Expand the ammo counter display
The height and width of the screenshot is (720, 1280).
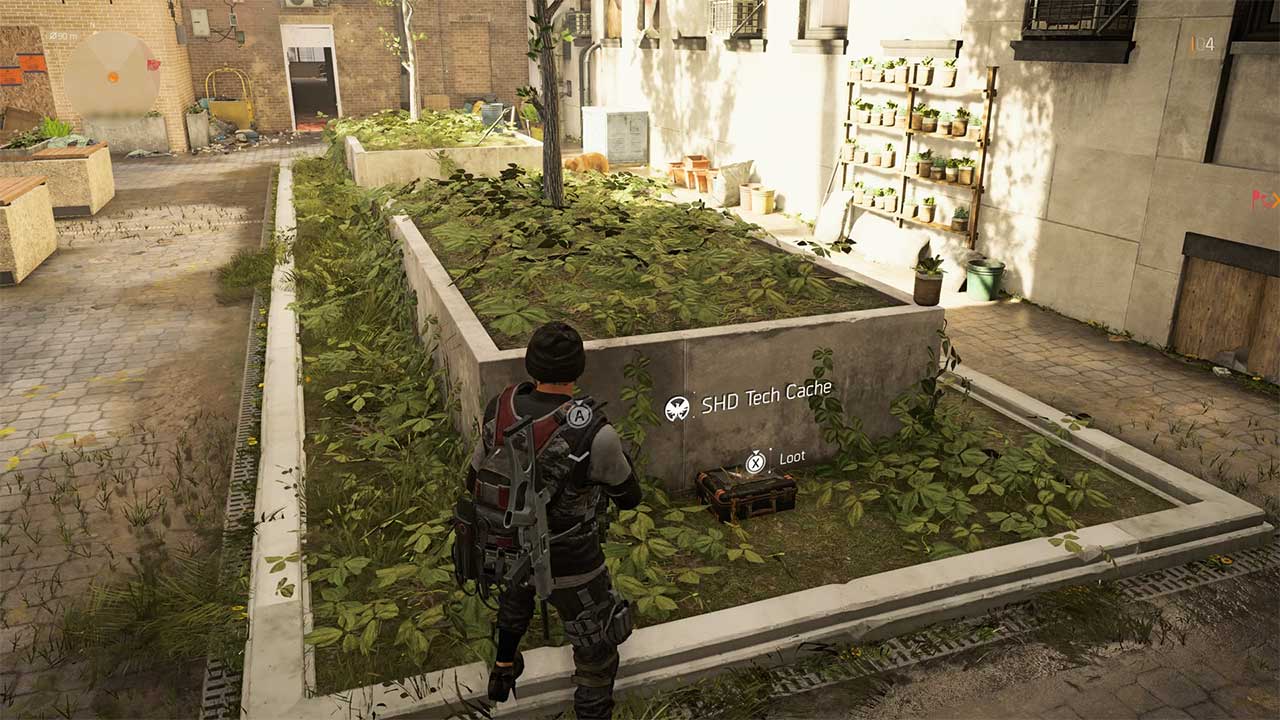click(x=1207, y=45)
